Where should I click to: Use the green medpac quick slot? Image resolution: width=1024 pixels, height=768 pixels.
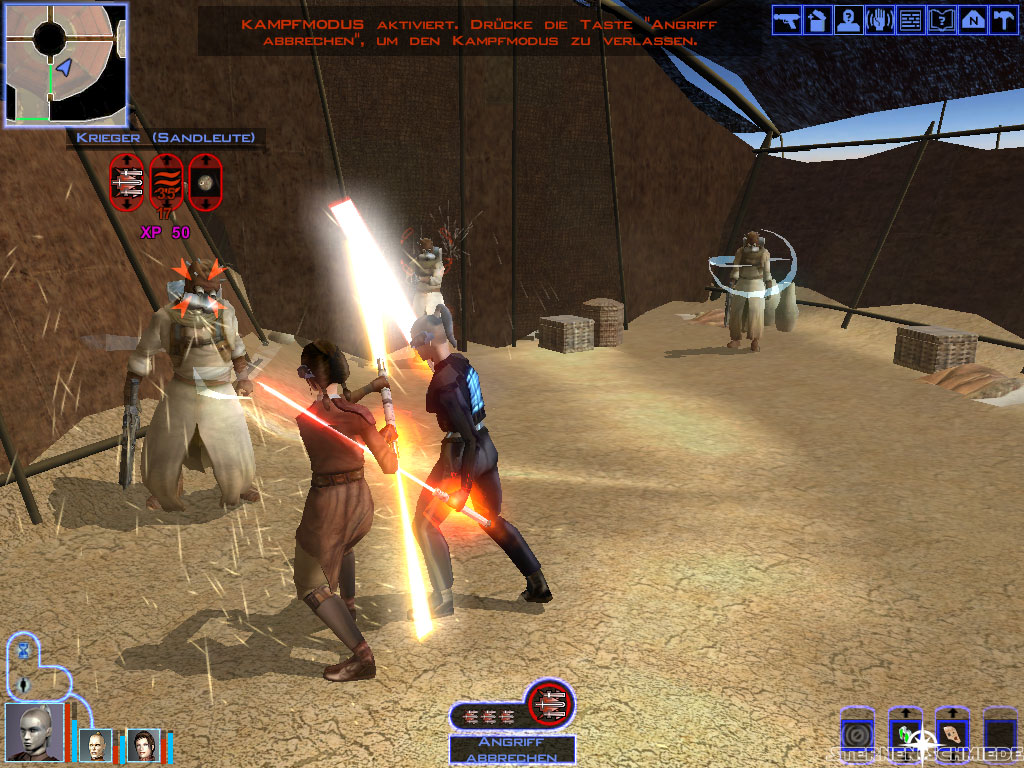905,733
